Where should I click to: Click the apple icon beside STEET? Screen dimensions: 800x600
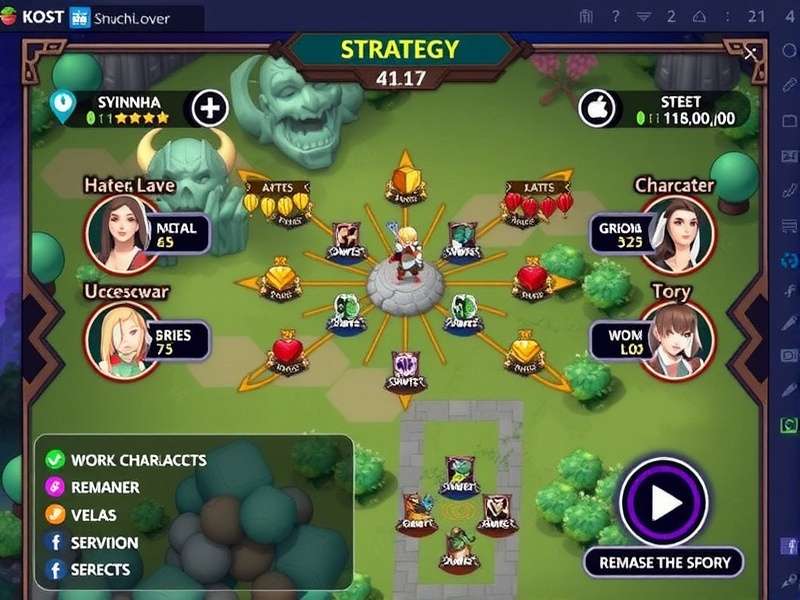pyautogui.click(x=596, y=108)
